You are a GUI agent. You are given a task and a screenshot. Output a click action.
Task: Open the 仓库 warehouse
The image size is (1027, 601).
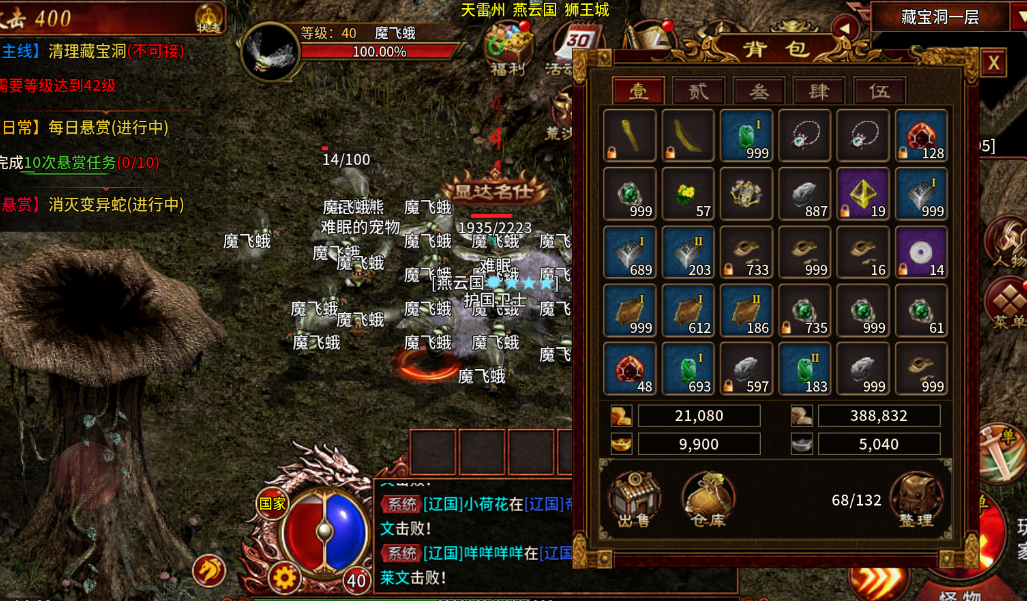coord(708,499)
